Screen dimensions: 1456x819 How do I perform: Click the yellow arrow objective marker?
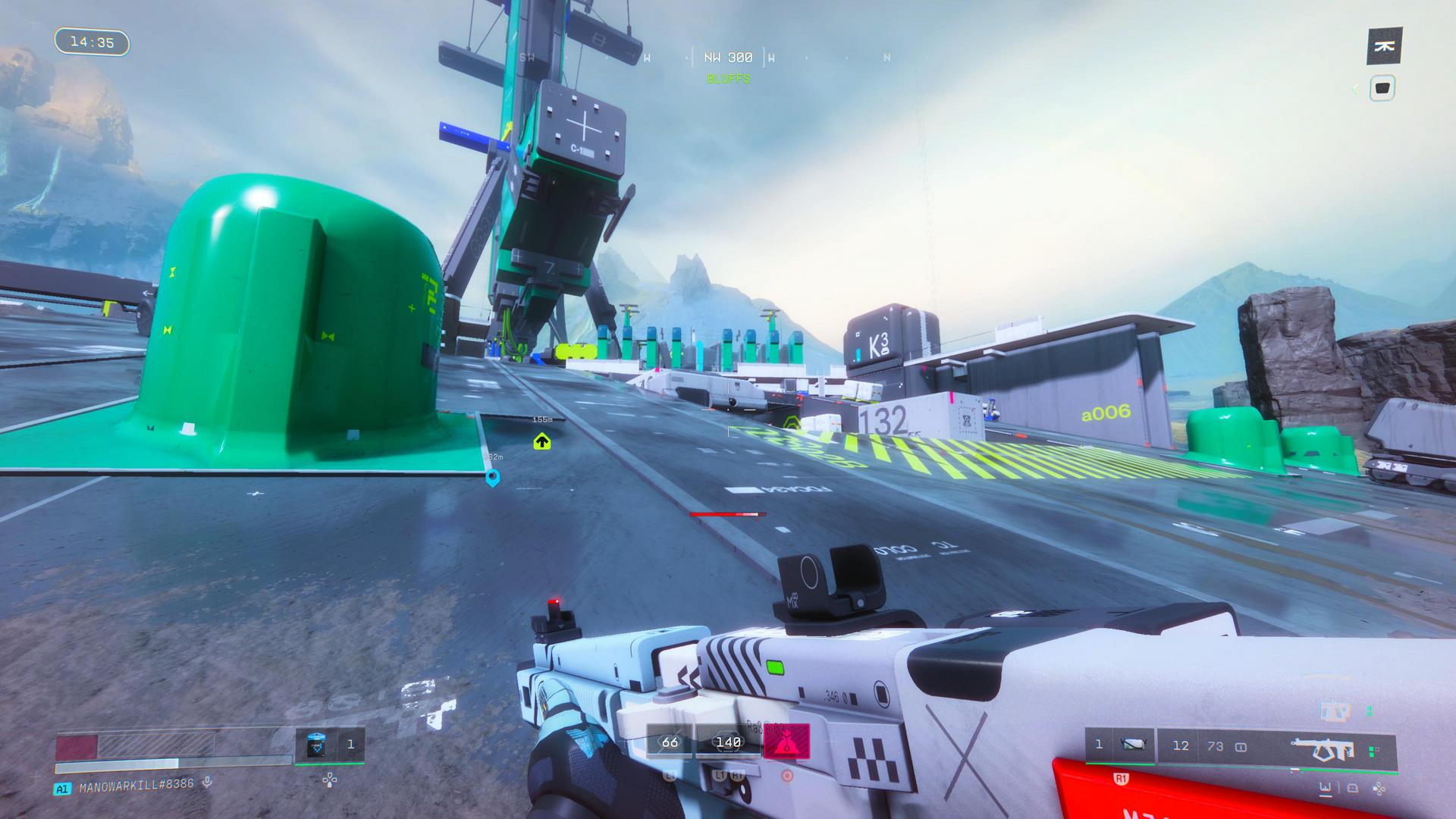click(x=541, y=441)
